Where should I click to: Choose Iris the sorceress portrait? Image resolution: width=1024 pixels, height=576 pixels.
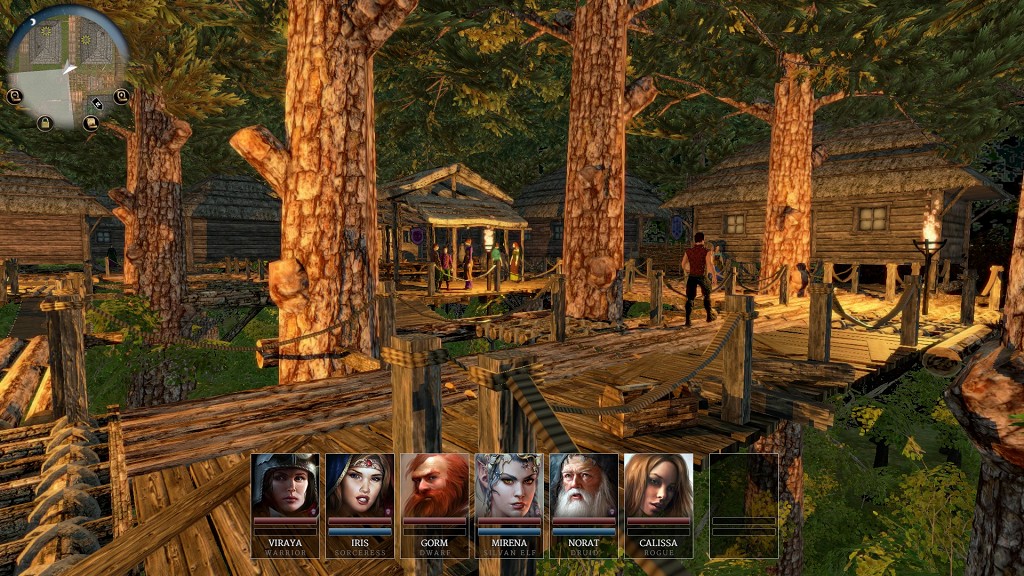point(360,485)
